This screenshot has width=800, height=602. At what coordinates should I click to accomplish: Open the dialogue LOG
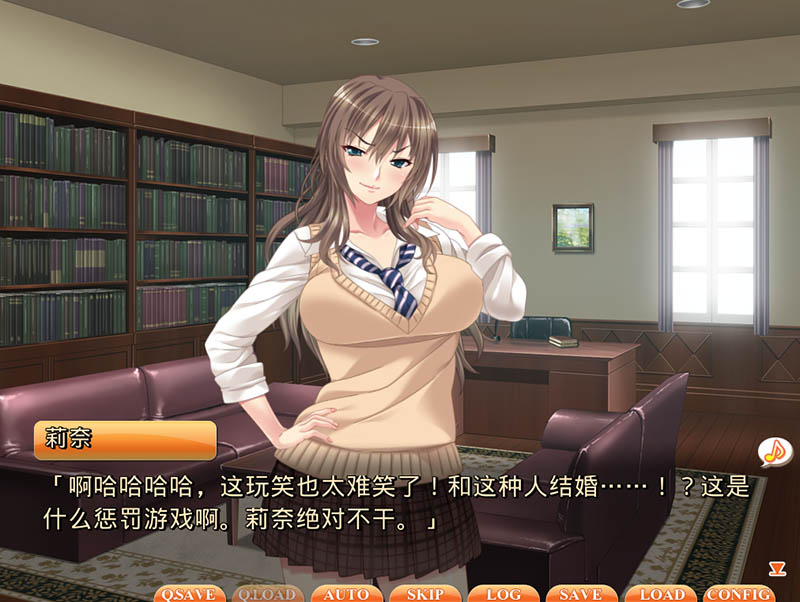(x=503, y=594)
